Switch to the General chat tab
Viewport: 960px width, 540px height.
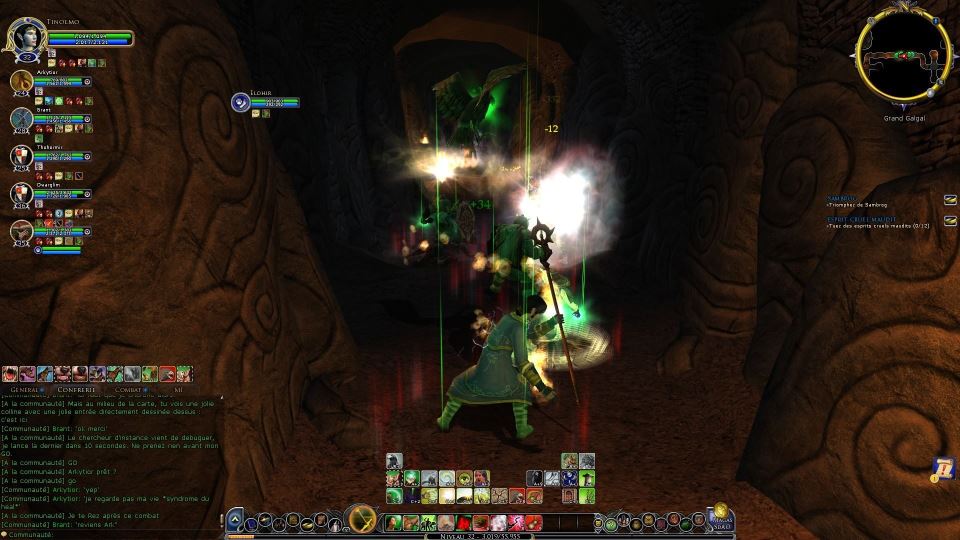(x=26, y=389)
